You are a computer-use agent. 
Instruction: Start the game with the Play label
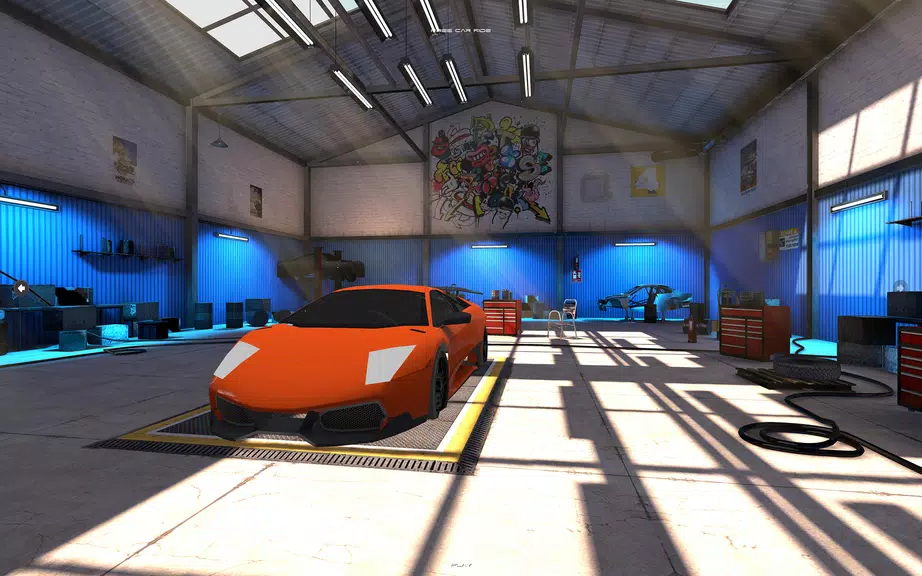[461, 565]
